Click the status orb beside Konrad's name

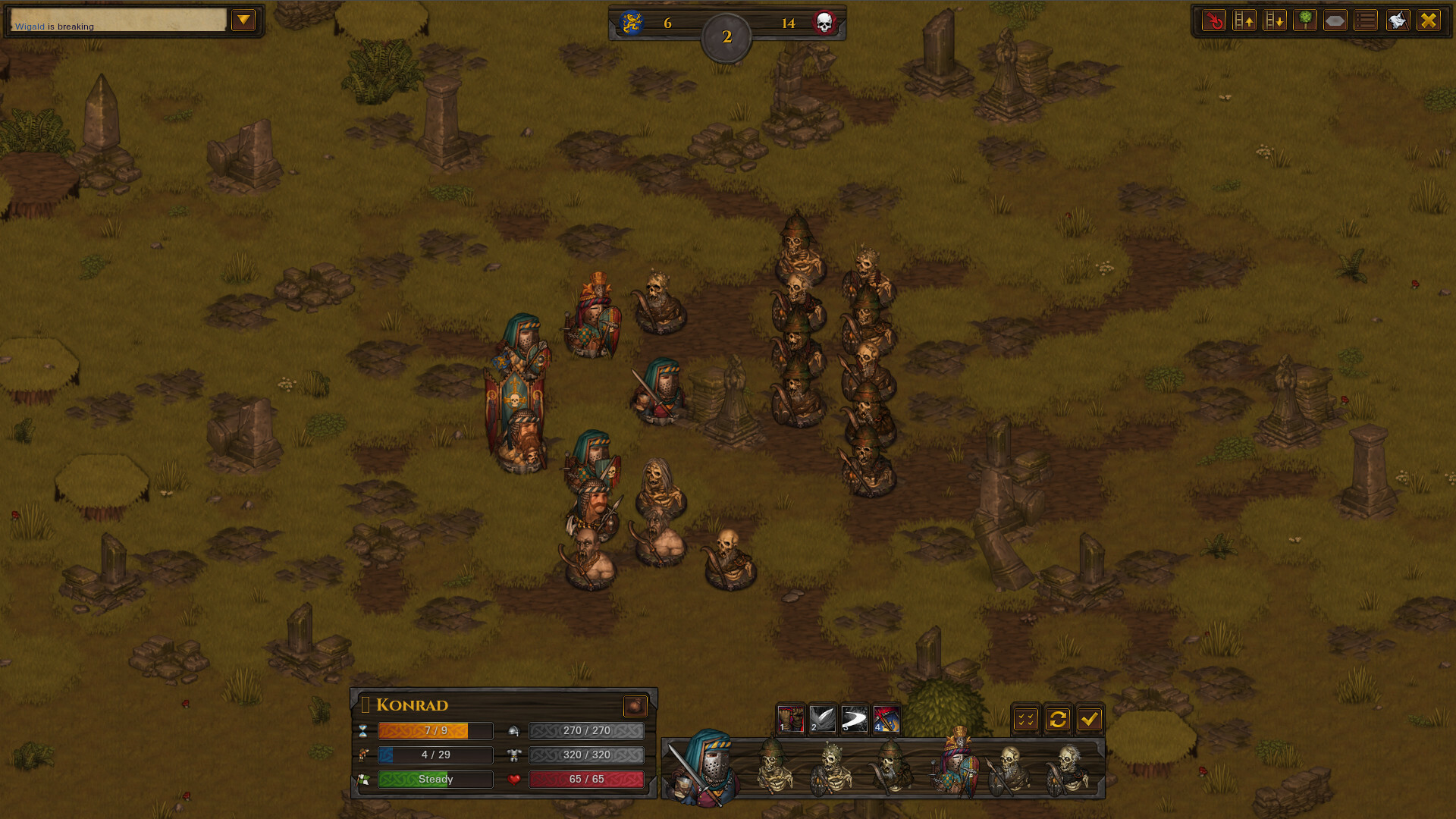[635, 706]
